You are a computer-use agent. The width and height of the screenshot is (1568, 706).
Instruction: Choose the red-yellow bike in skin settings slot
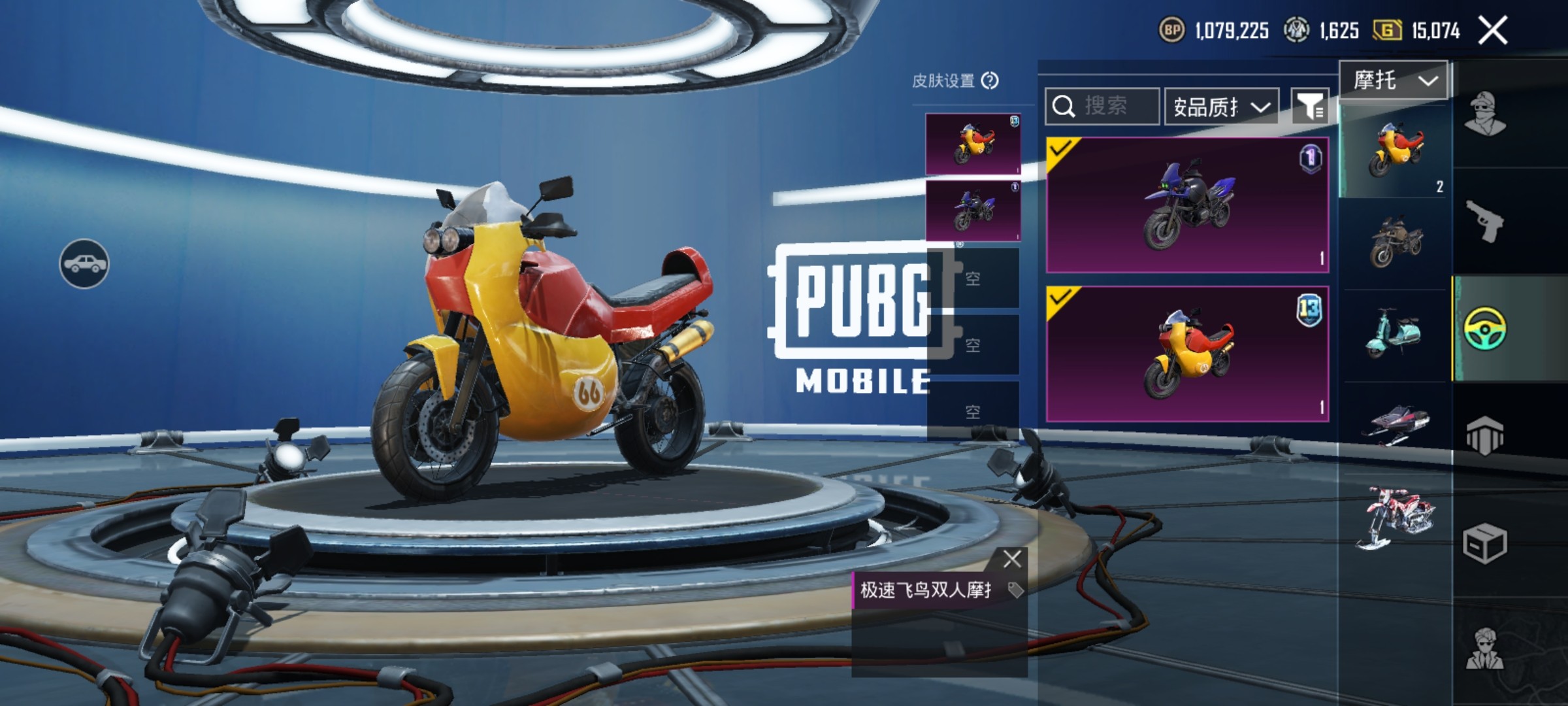coord(973,144)
